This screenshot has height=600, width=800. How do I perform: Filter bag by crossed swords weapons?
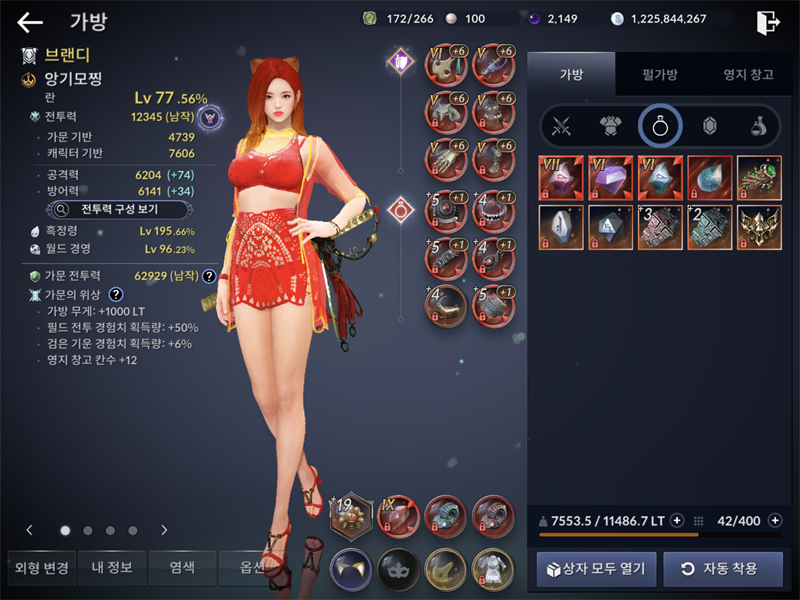point(562,126)
